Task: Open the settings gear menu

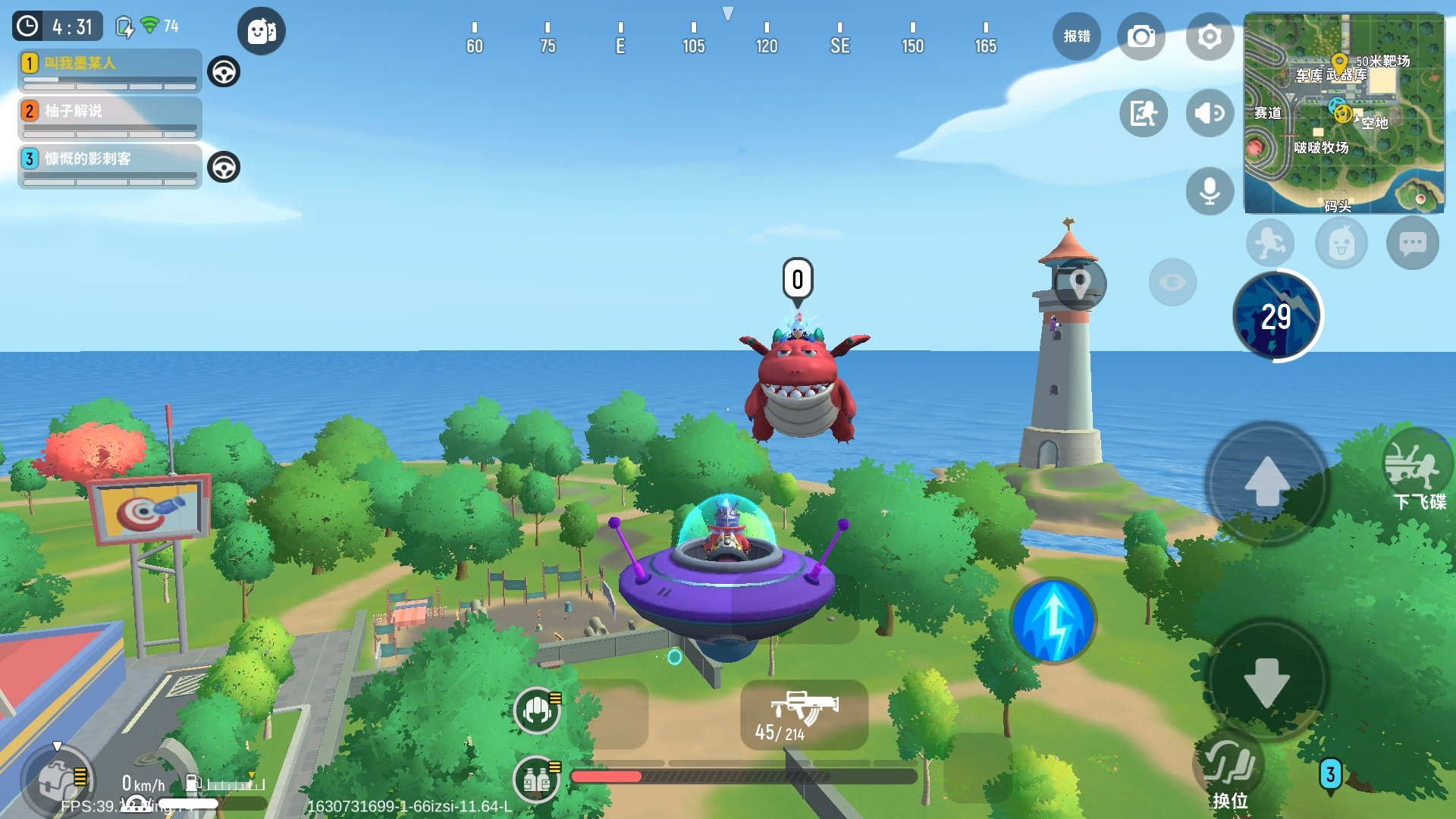Action: click(x=1210, y=36)
